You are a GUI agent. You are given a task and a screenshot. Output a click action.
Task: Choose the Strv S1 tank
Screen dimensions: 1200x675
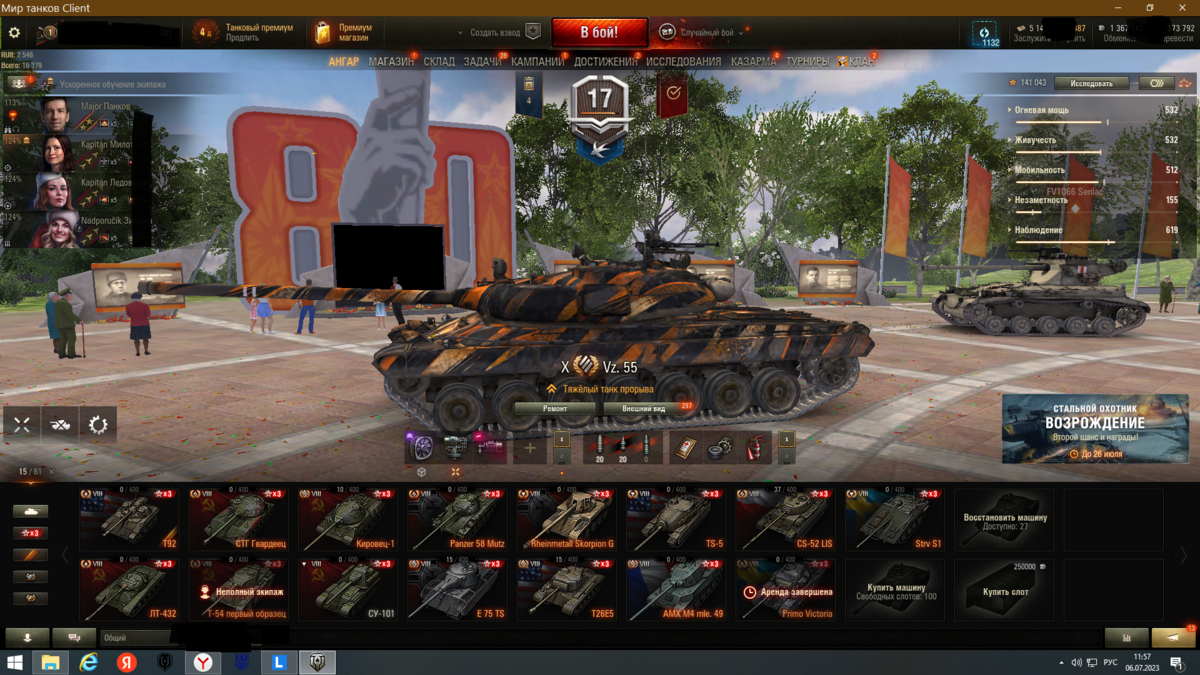(x=894, y=520)
